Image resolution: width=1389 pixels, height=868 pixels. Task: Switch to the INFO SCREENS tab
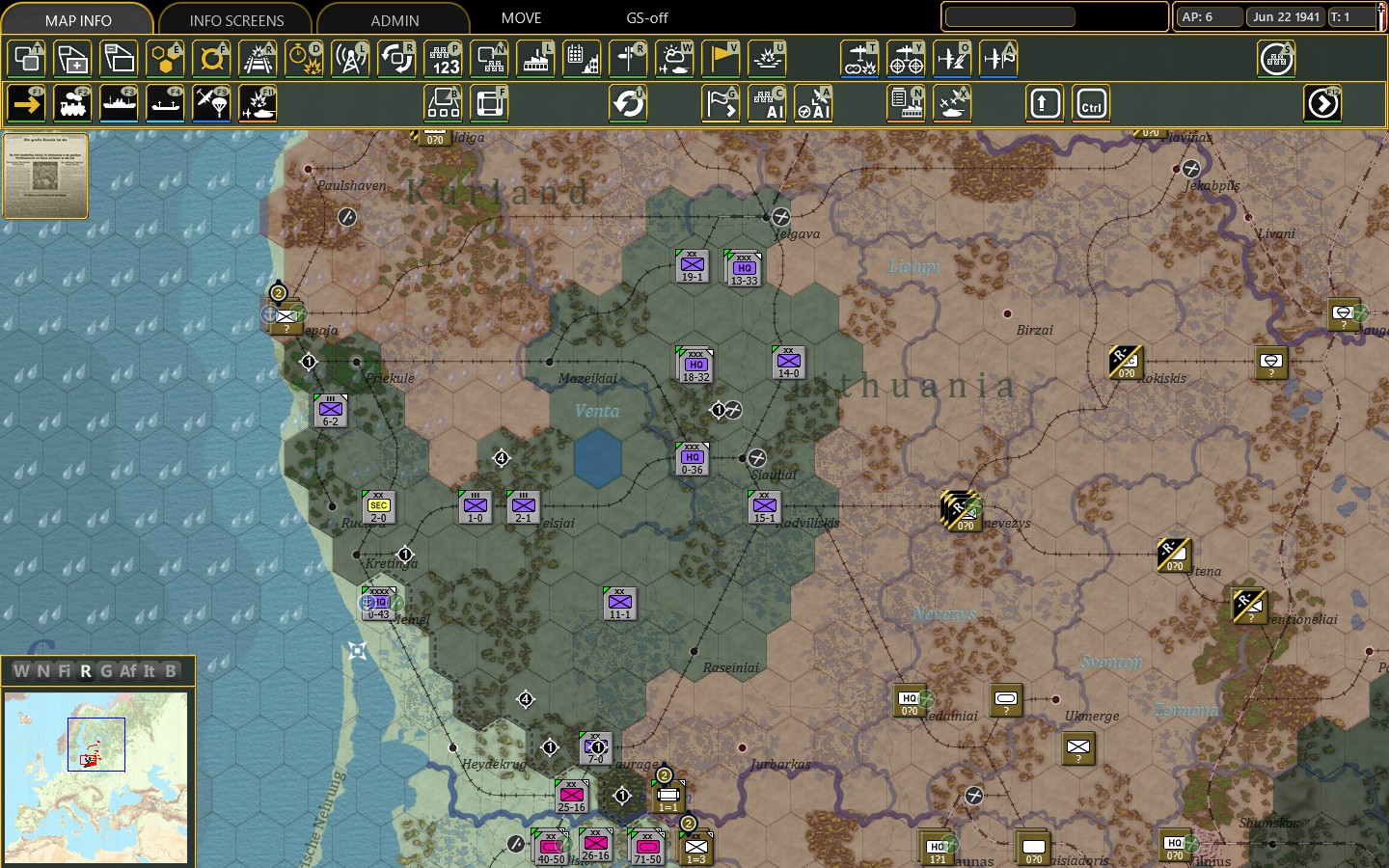(236, 19)
